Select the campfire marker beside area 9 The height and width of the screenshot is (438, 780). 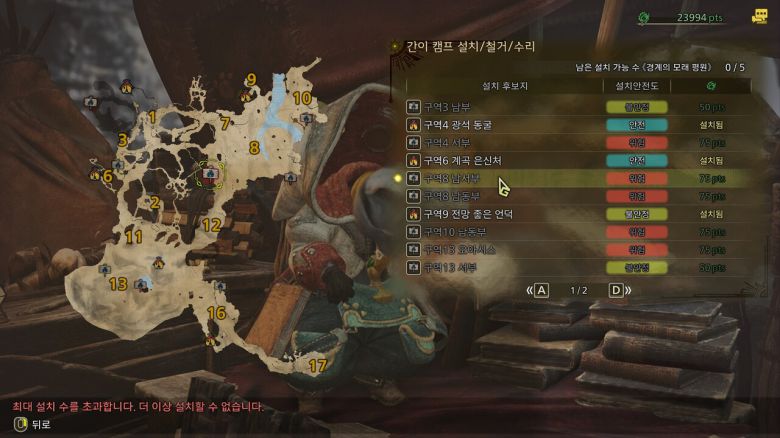244,96
